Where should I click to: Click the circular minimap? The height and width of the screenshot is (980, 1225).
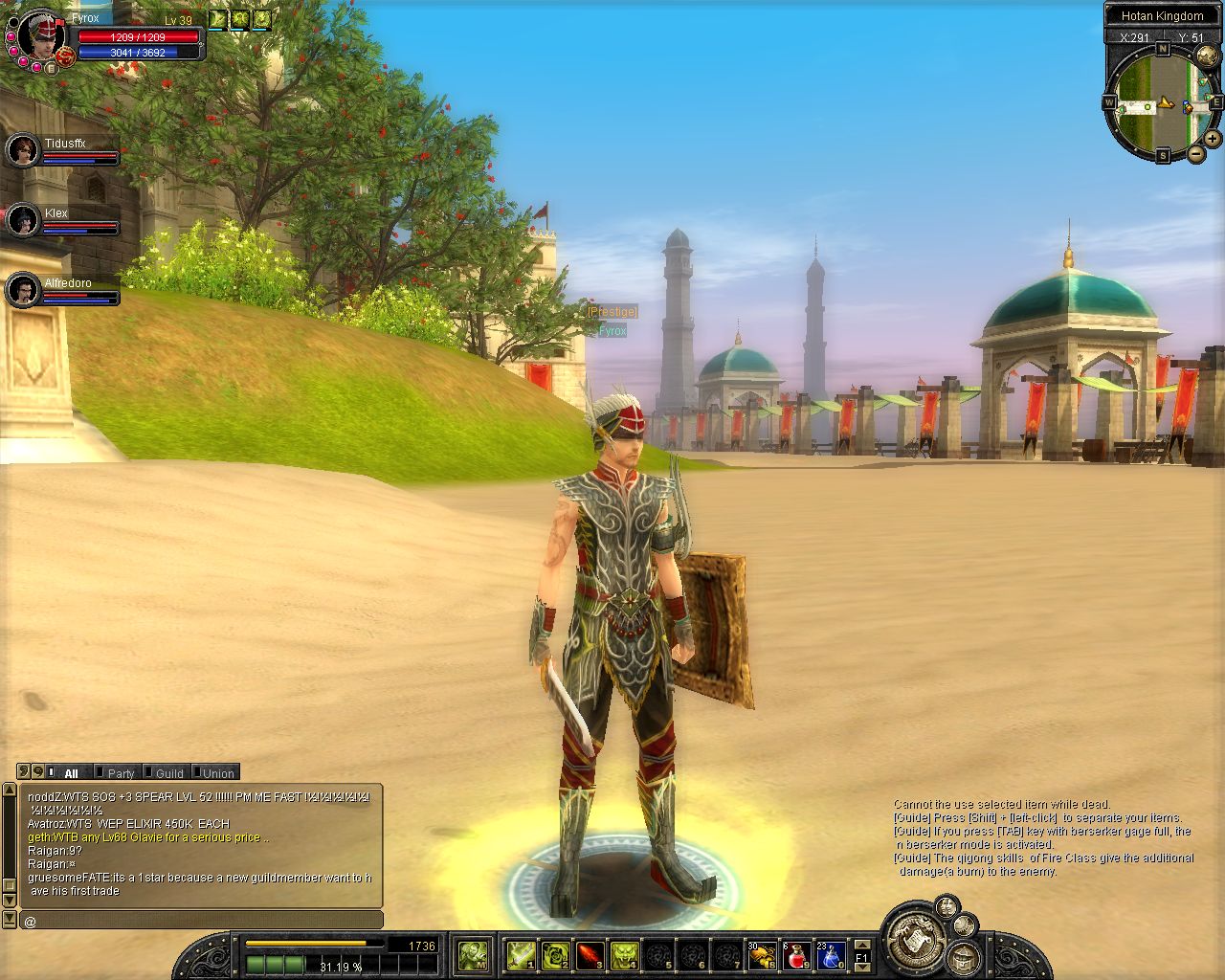1161,101
